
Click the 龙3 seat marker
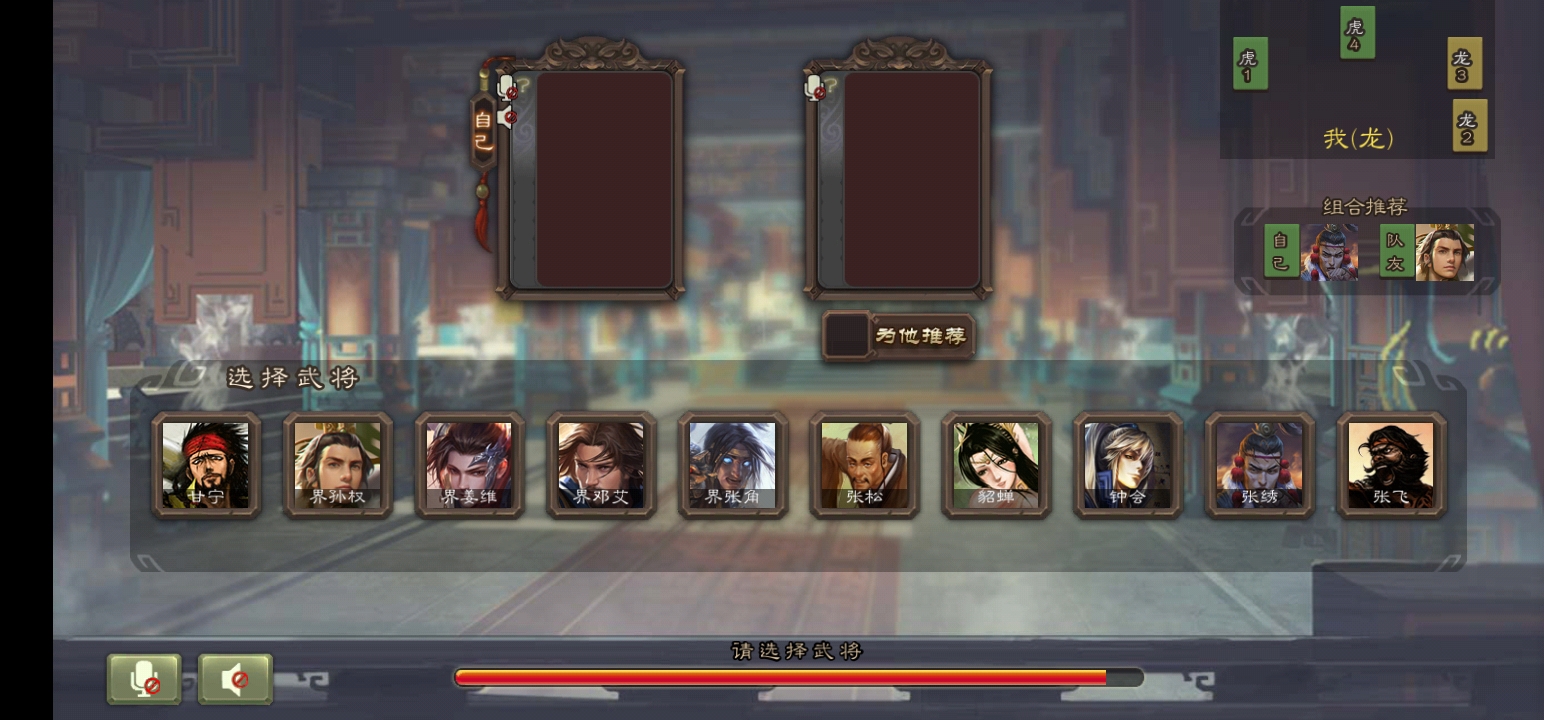(x=1464, y=63)
